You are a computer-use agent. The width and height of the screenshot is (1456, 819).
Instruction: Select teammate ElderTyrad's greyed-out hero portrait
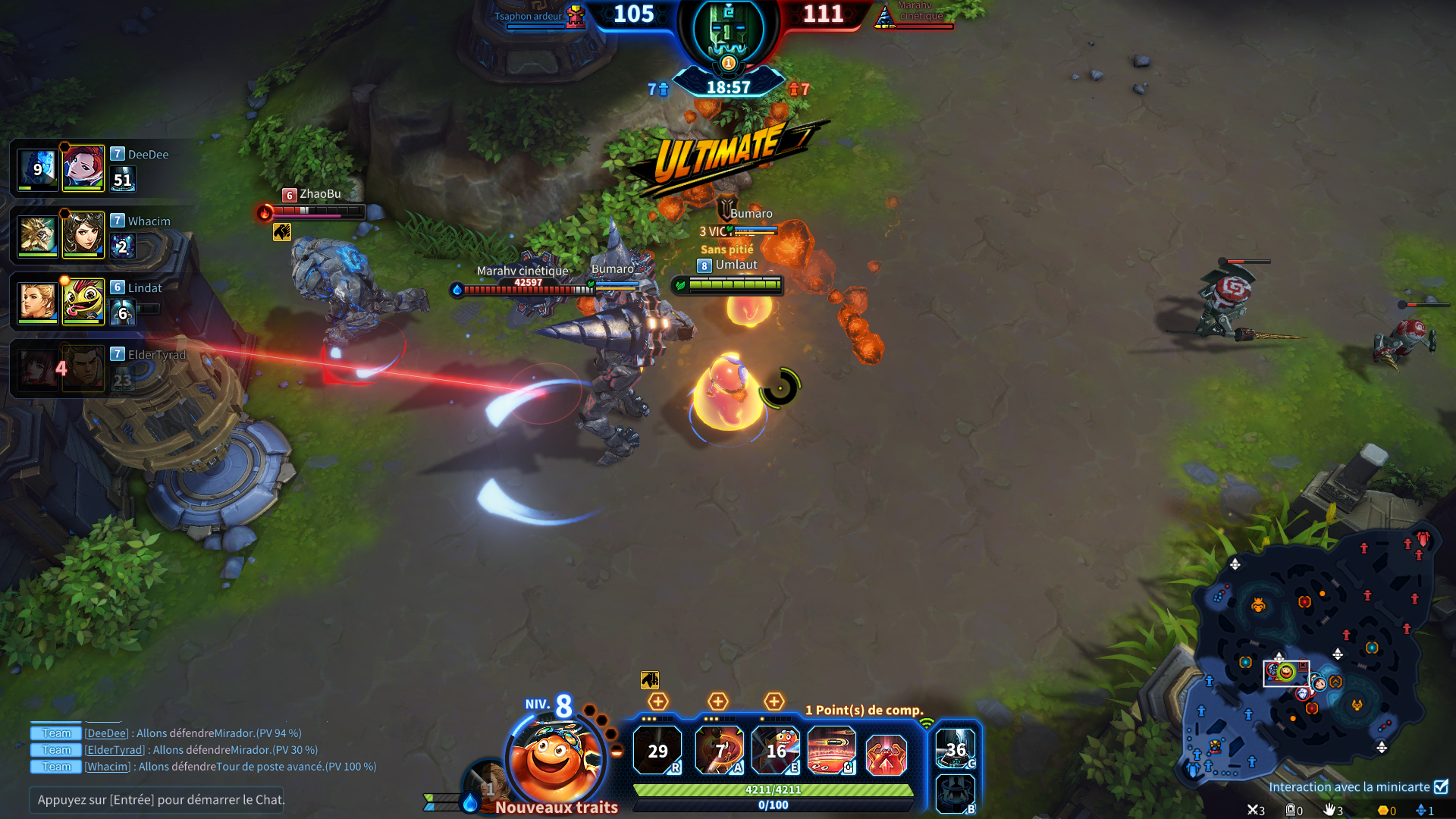coord(83,369)
